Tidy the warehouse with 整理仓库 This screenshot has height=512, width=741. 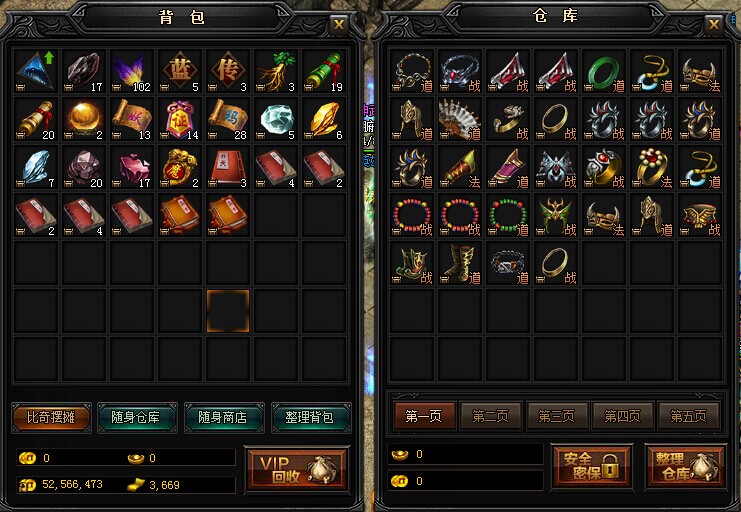point(685,465)
